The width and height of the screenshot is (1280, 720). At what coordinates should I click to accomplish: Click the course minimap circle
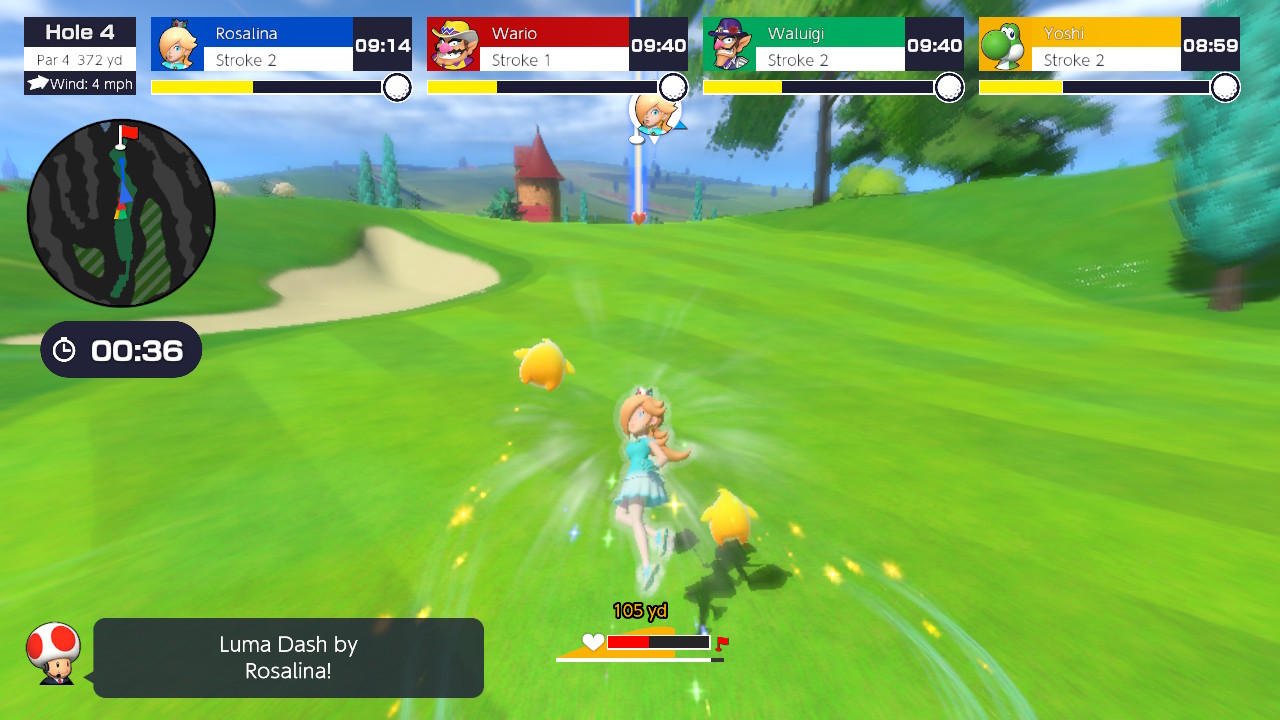[x=120, y=213]
